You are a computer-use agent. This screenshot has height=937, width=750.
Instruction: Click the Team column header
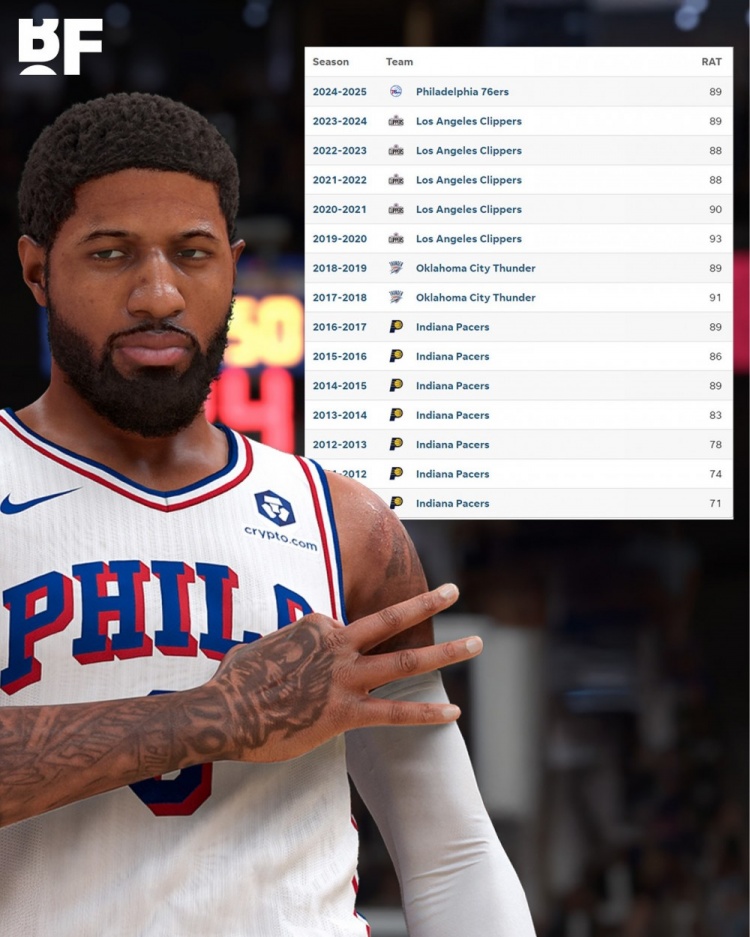(x=399, y=62)
